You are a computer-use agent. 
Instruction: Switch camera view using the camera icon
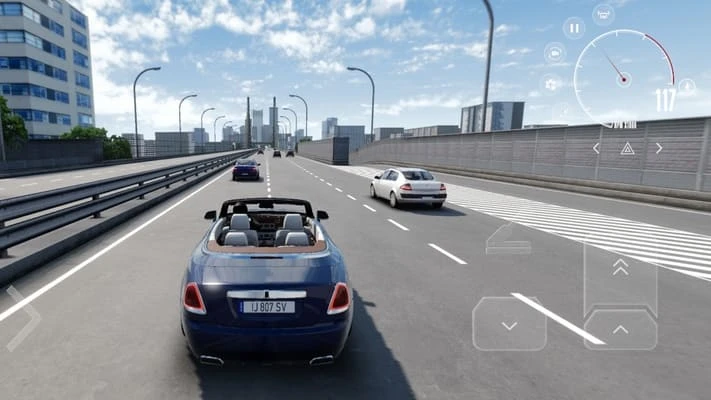coord(555,52)
